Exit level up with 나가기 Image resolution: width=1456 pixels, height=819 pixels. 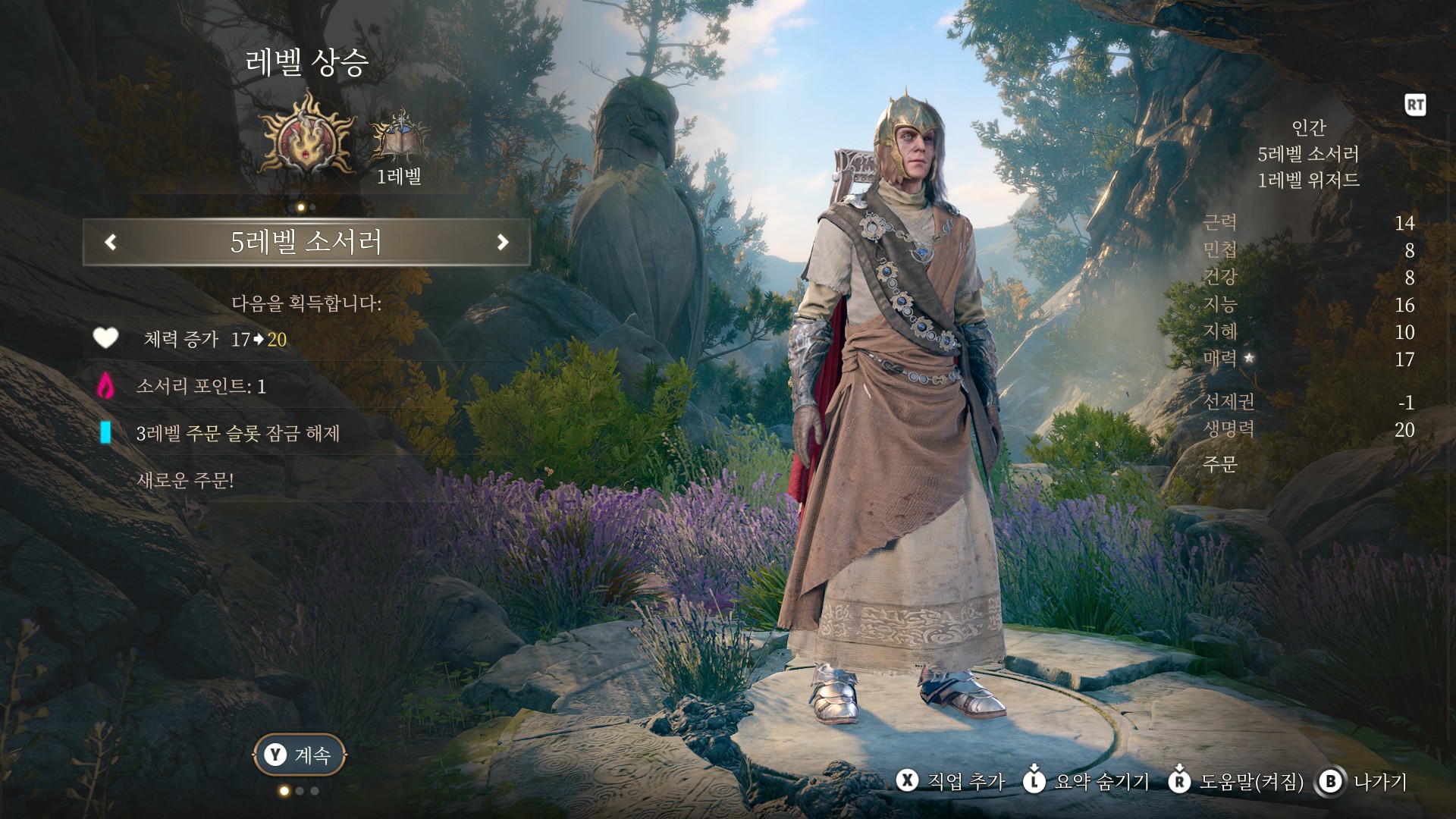pos(1363,781)
